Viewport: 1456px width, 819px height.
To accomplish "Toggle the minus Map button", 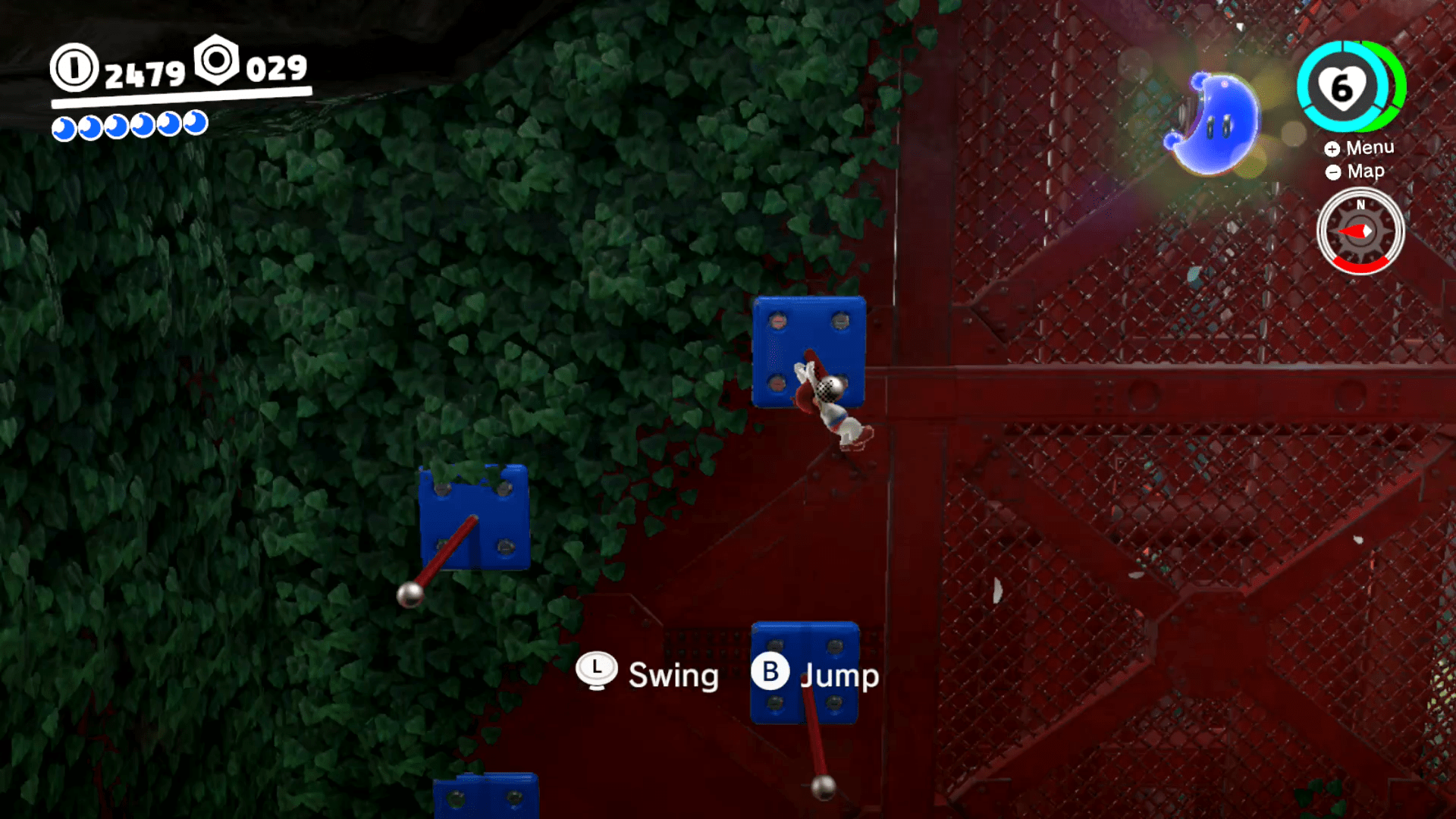I will pos(1333,172).
